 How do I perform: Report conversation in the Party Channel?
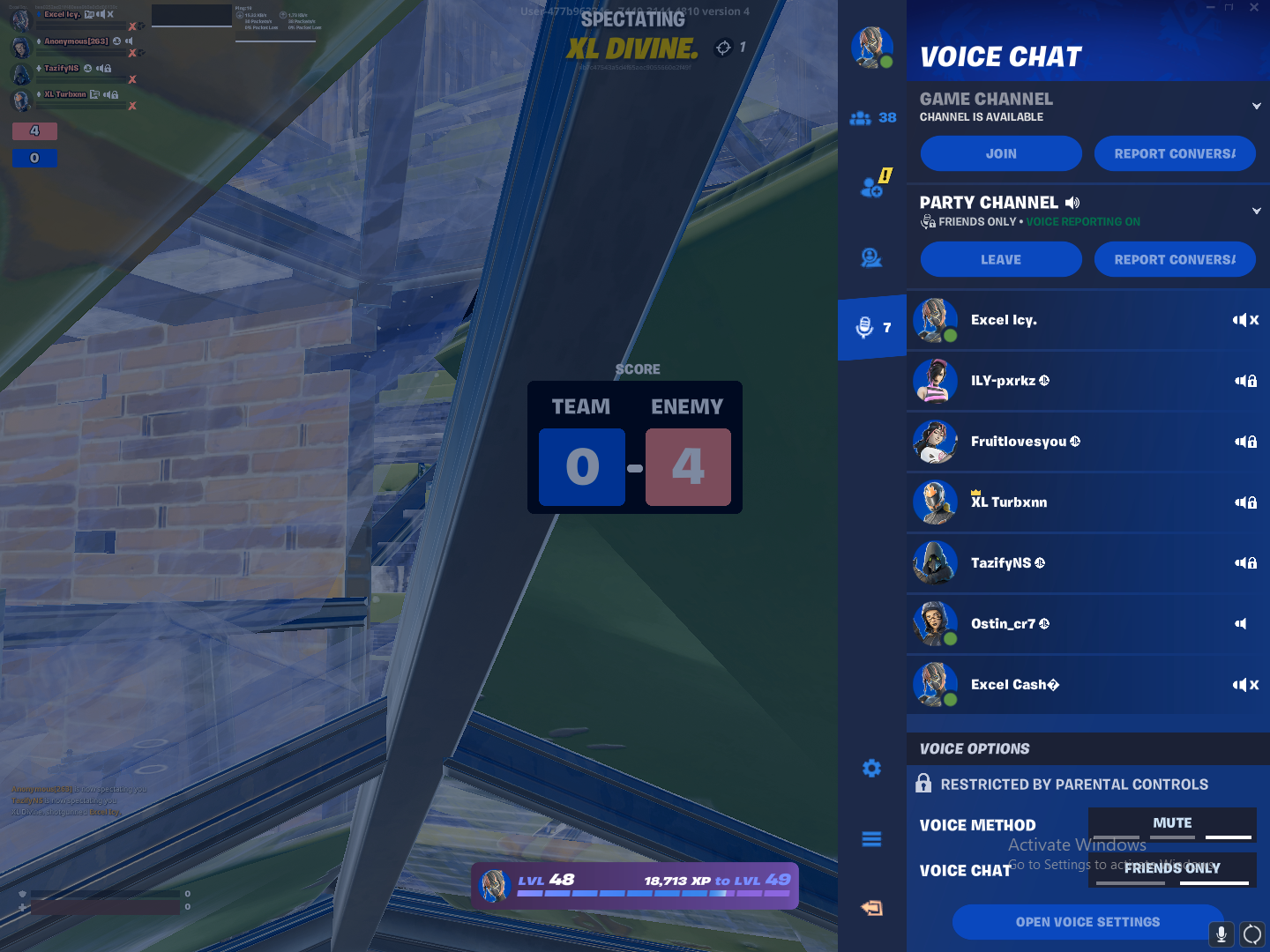point(1175,259)
